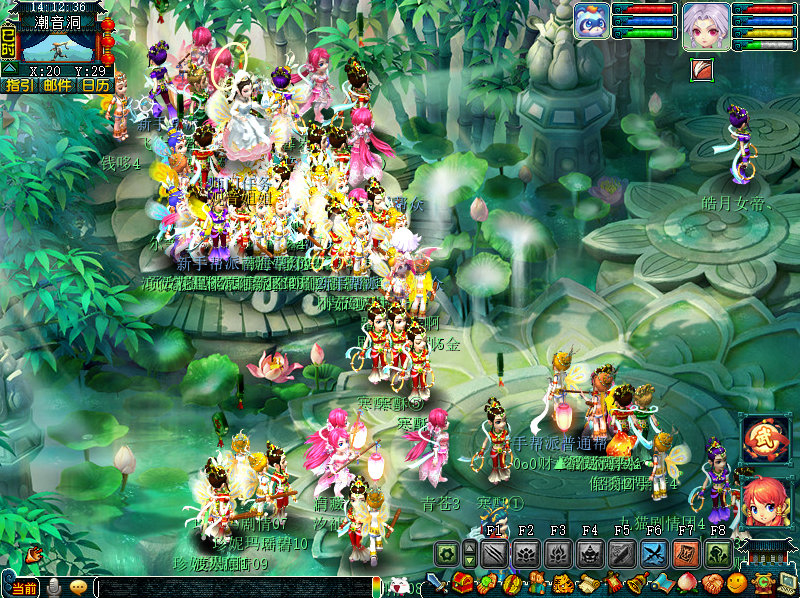The height and width of the screenshot is (598, 800).
Task: Open the 日历 calendar button
Action: coord(96,86)
